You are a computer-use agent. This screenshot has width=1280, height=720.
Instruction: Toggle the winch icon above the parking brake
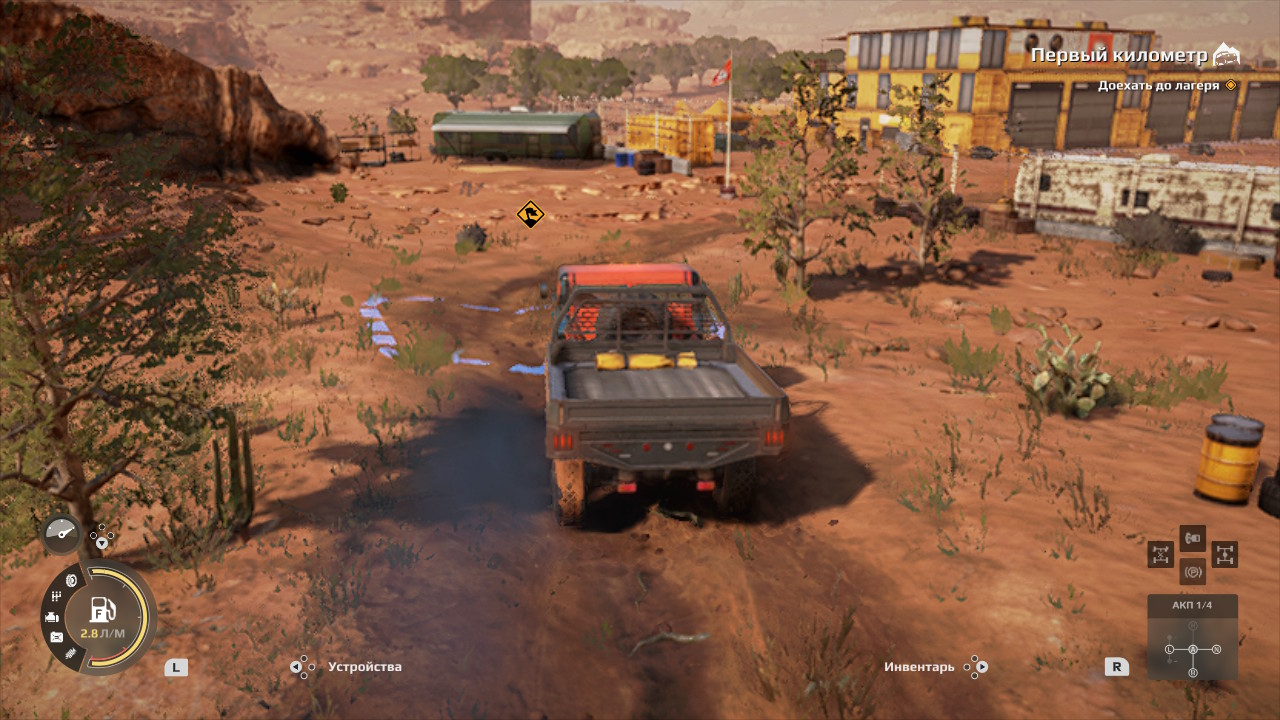(x=1192, y=539)
